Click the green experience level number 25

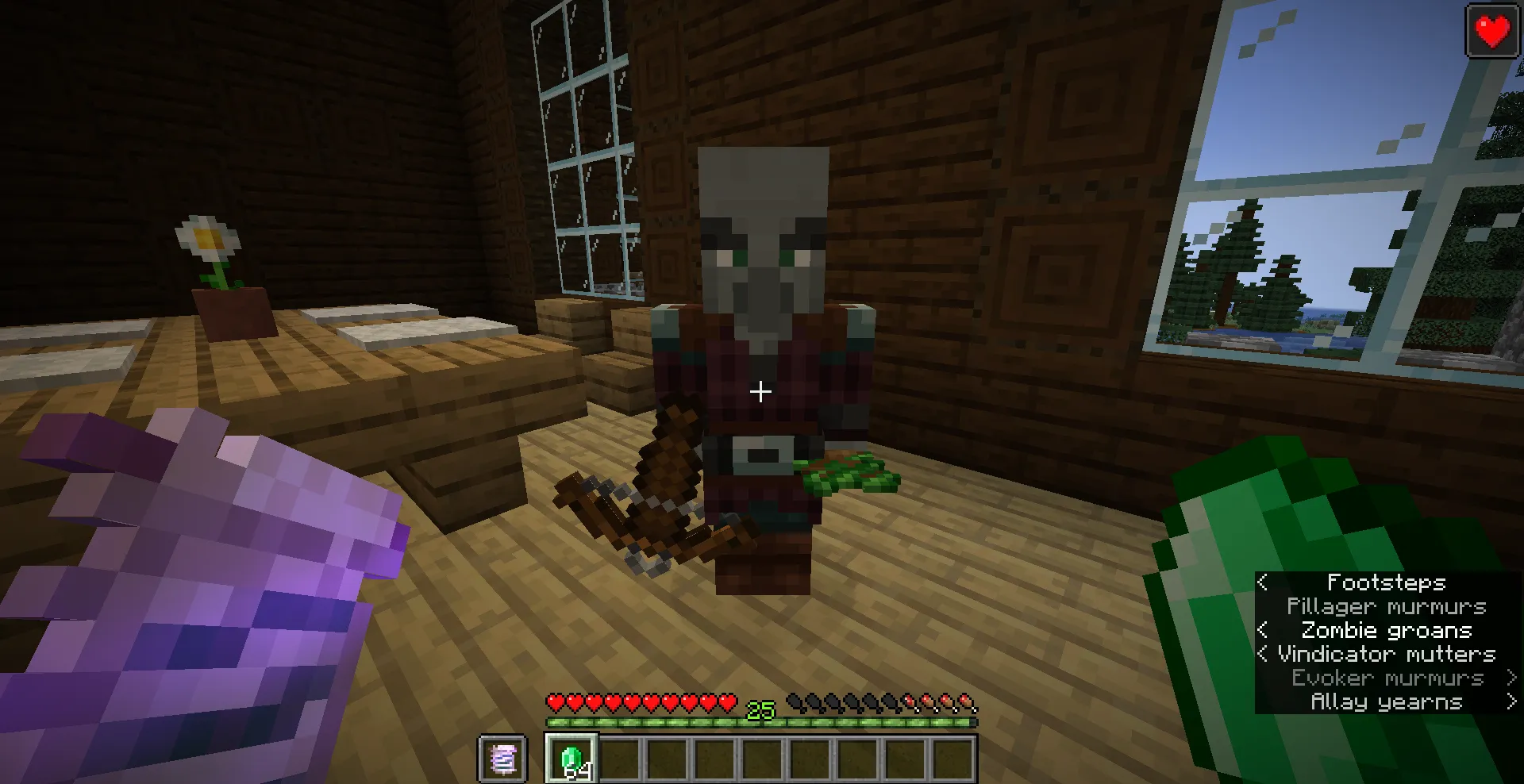point(759,711)
